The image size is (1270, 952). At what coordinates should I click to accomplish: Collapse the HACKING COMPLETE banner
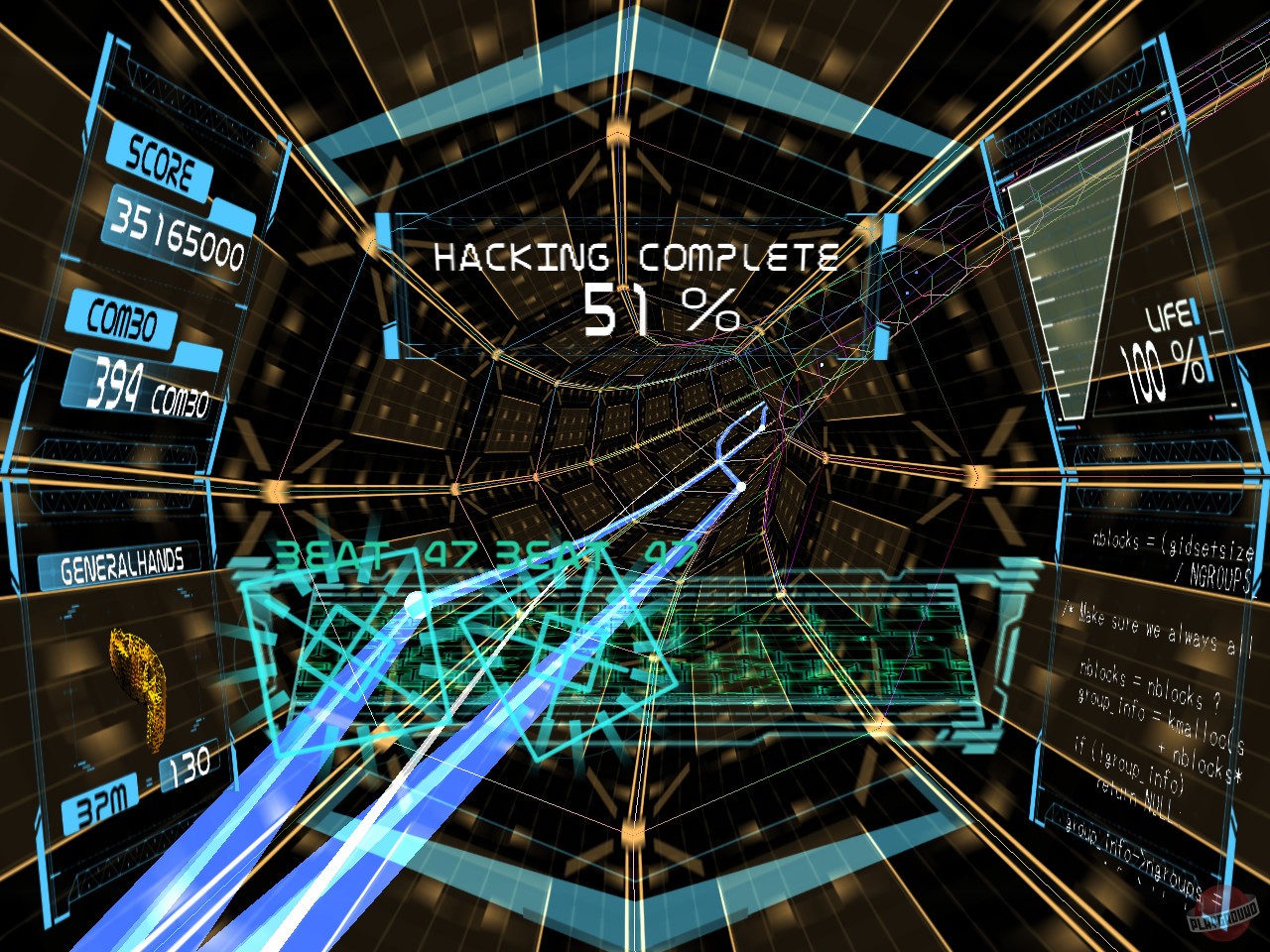click(x=635, y=258)
